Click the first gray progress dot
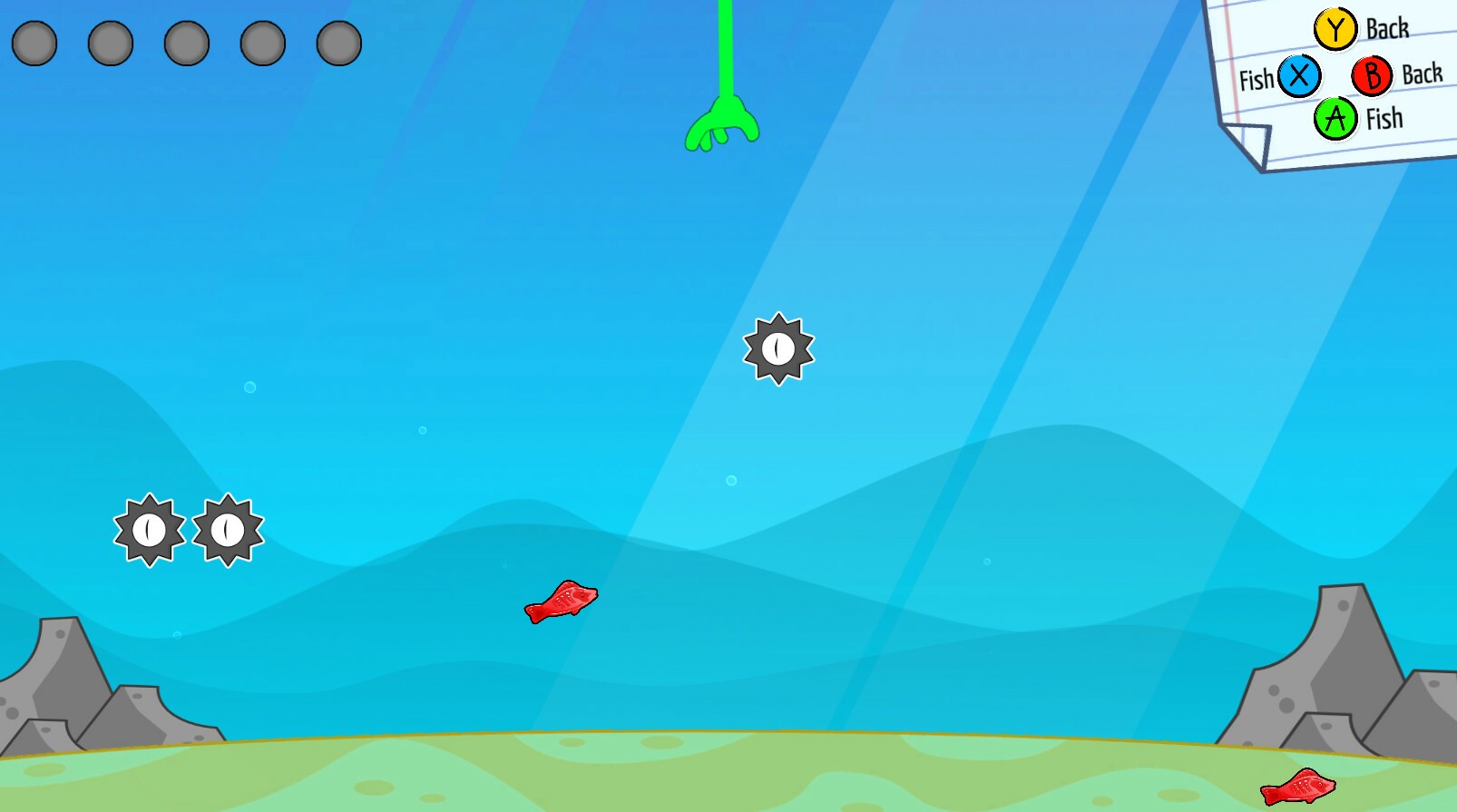1457x812 pixels. pyautogui.click(x=34, y=43)
